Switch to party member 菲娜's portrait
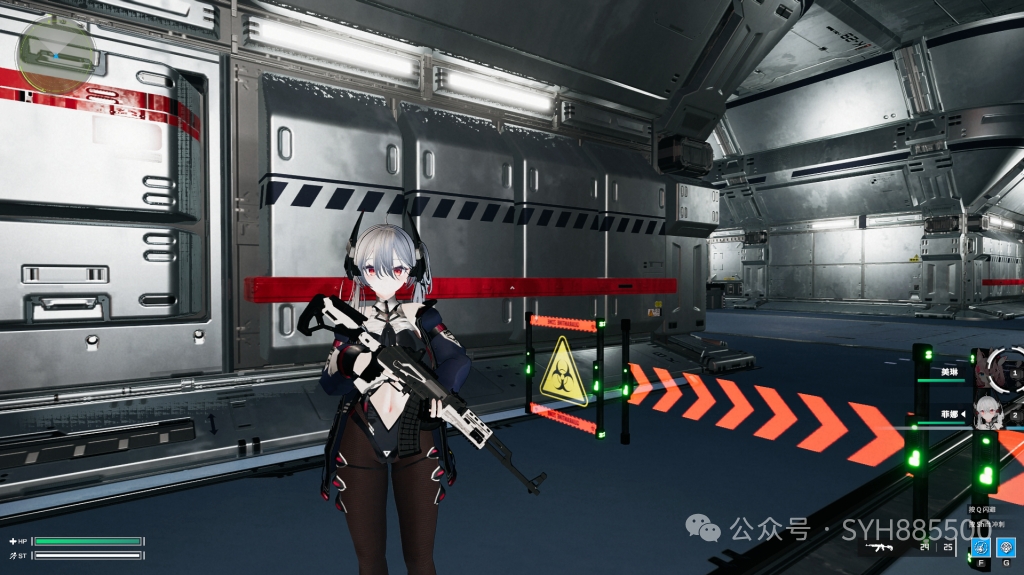 coord(990,412)
